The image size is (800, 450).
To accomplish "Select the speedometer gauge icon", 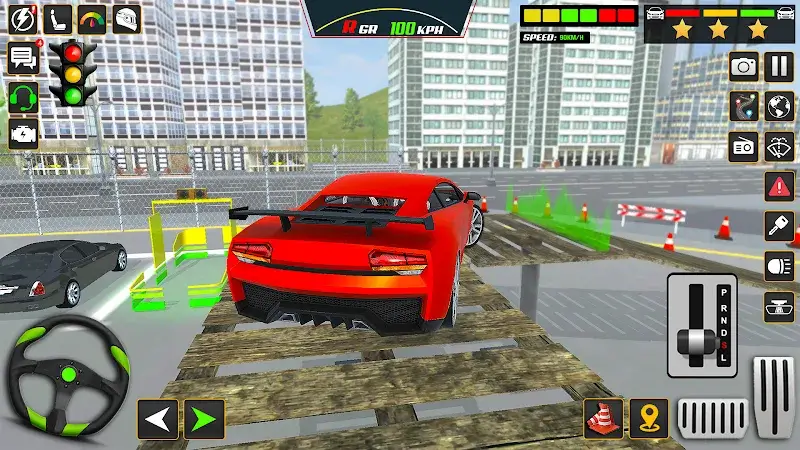I will coord(91,18).
